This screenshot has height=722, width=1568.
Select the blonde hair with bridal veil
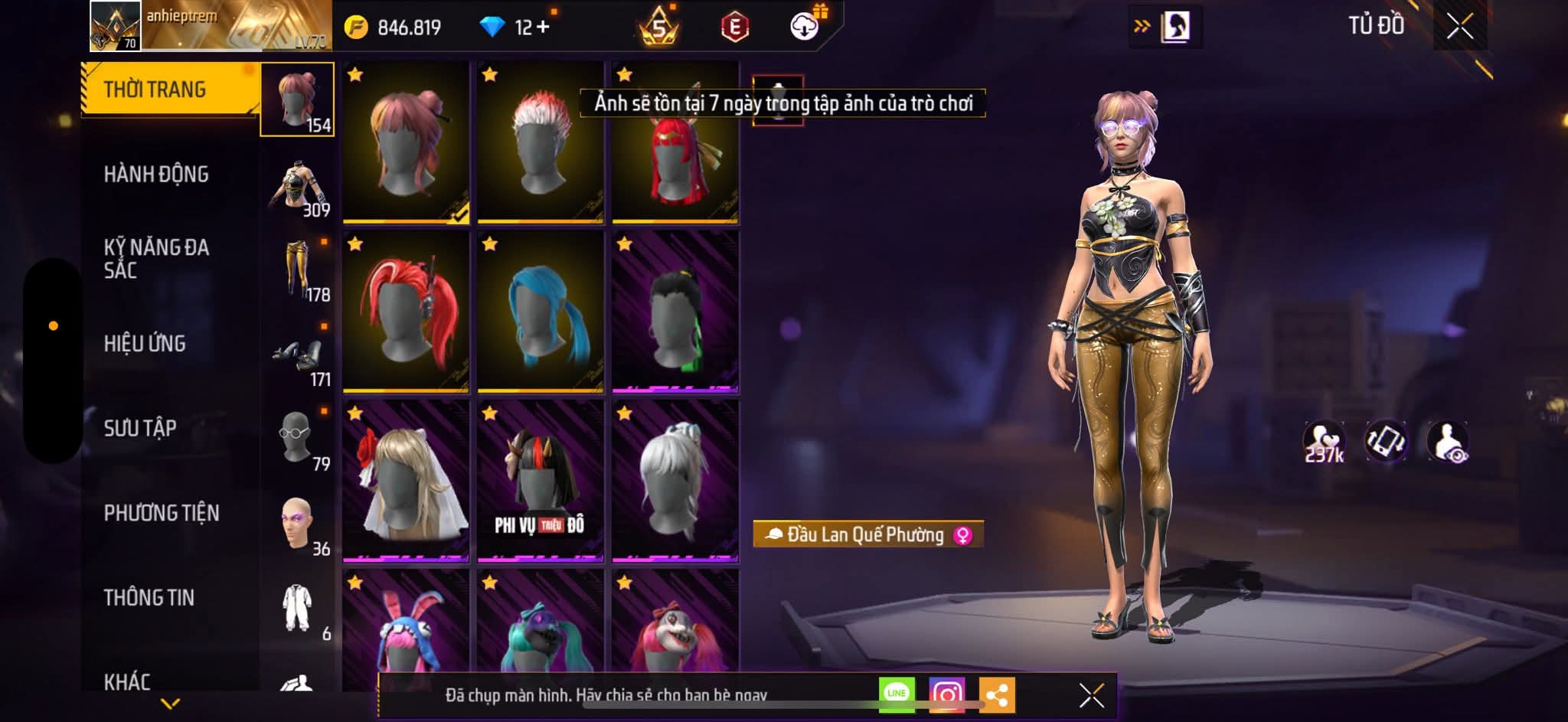(x=406, y=481)
